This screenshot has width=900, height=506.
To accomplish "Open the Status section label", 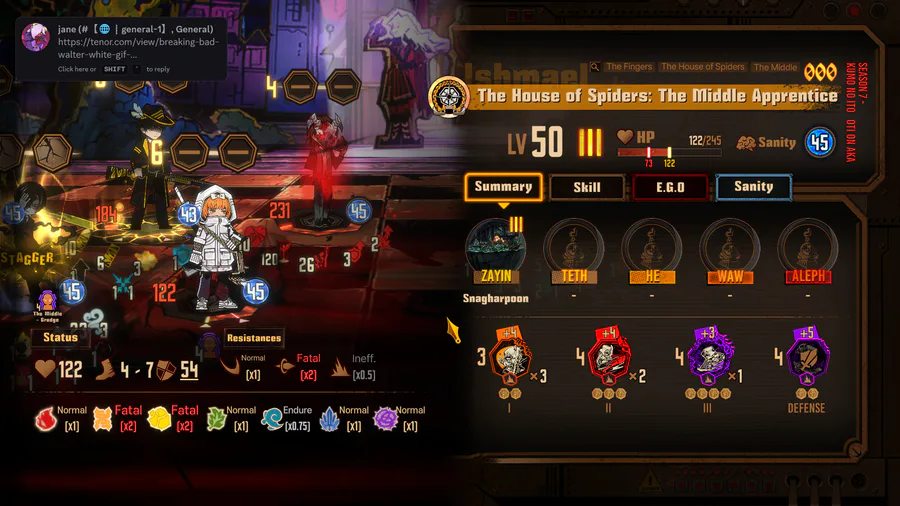I will (60, 338).
